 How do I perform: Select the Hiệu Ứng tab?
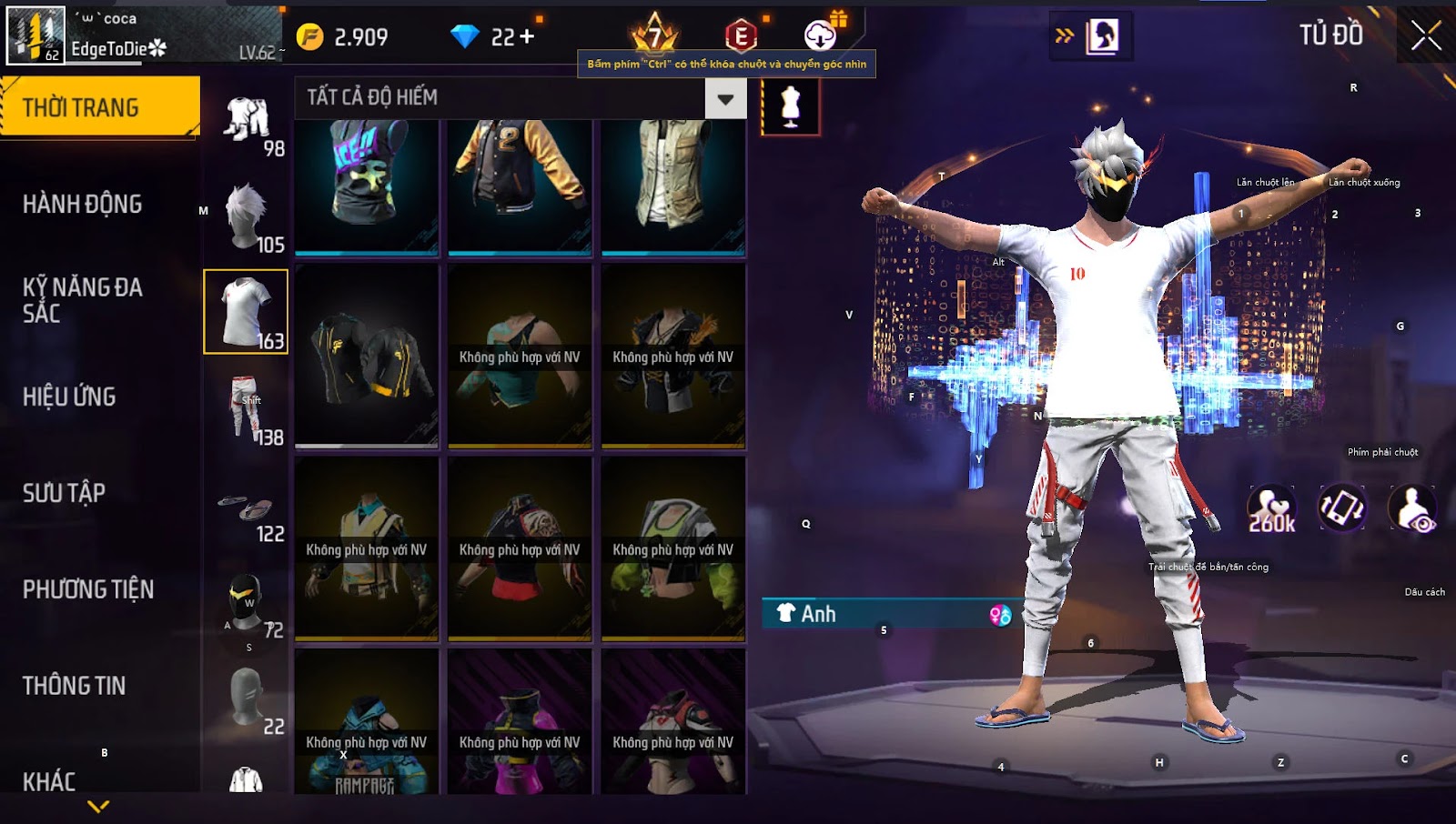69,397
